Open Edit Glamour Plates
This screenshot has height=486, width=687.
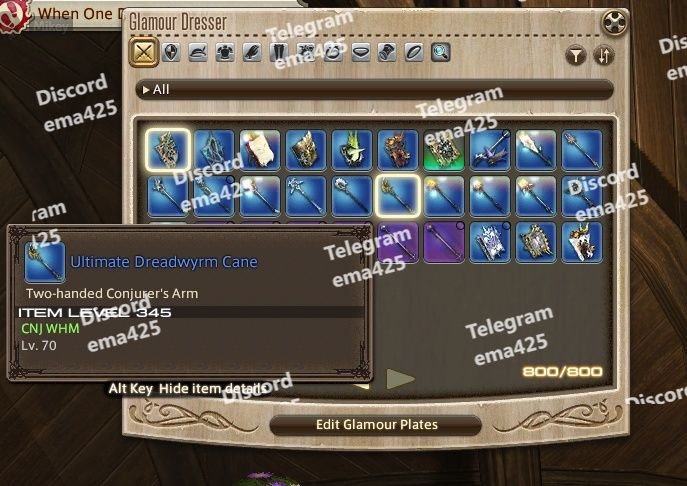click(377, 424)
